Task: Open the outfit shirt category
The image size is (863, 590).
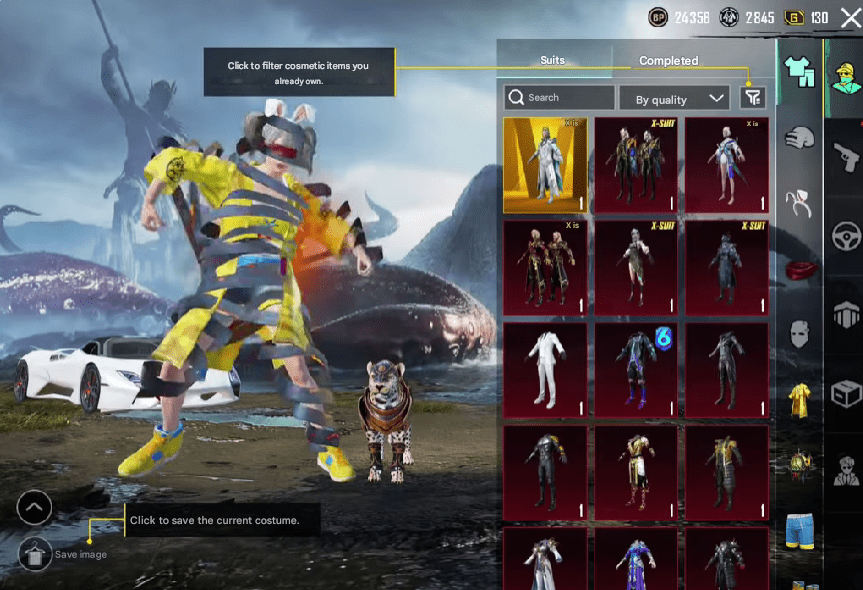Action: point(799,71)
